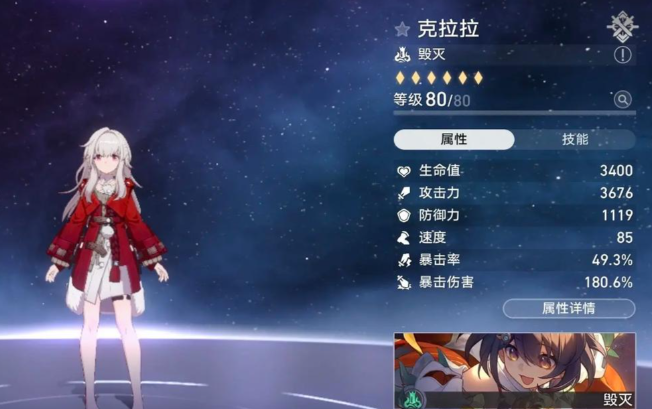Click the magnifier icon next to level
The width and height of the screenshot is (652, 409).
pos(622,99)
